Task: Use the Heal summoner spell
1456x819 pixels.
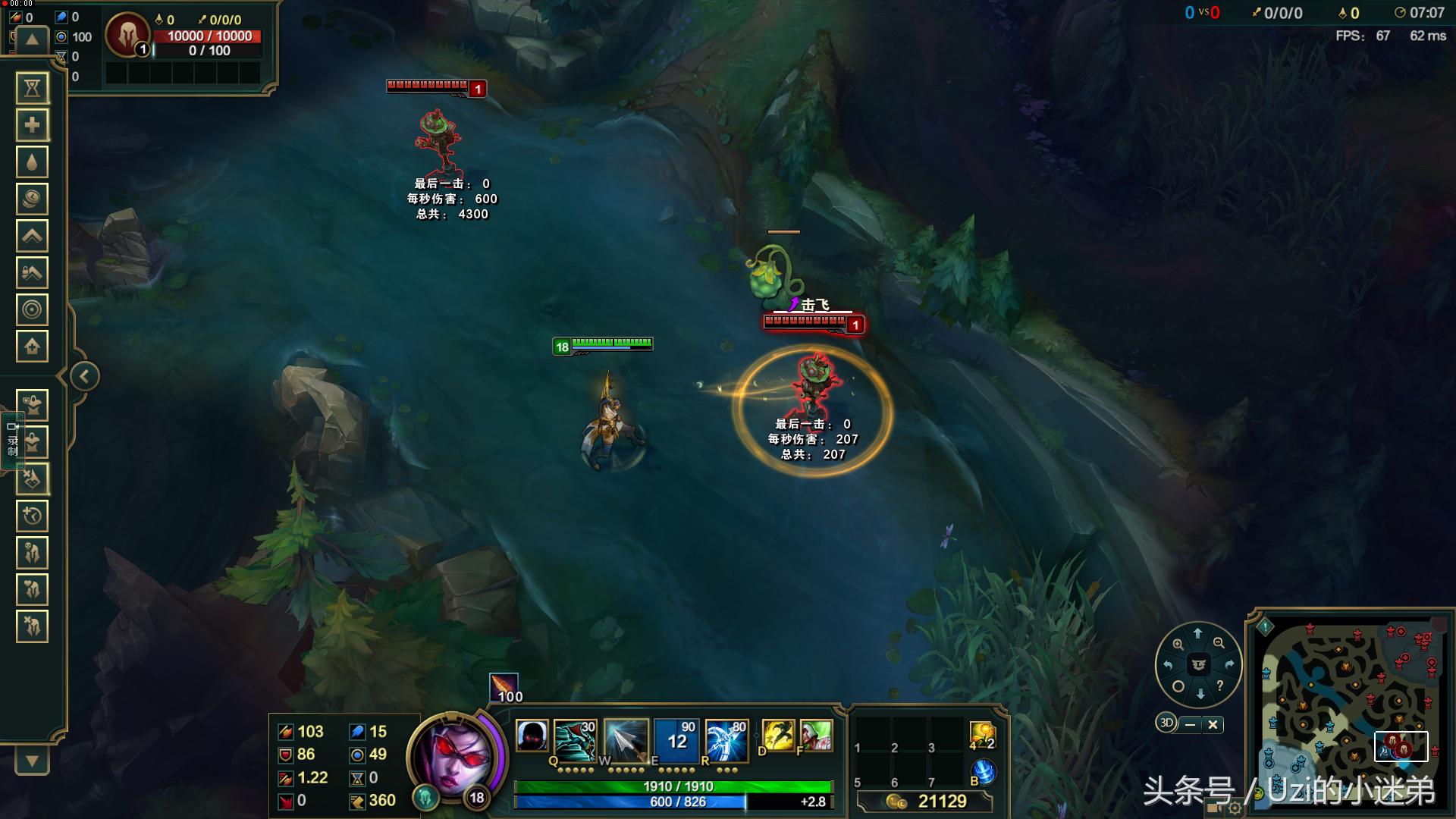Action: 816,736
